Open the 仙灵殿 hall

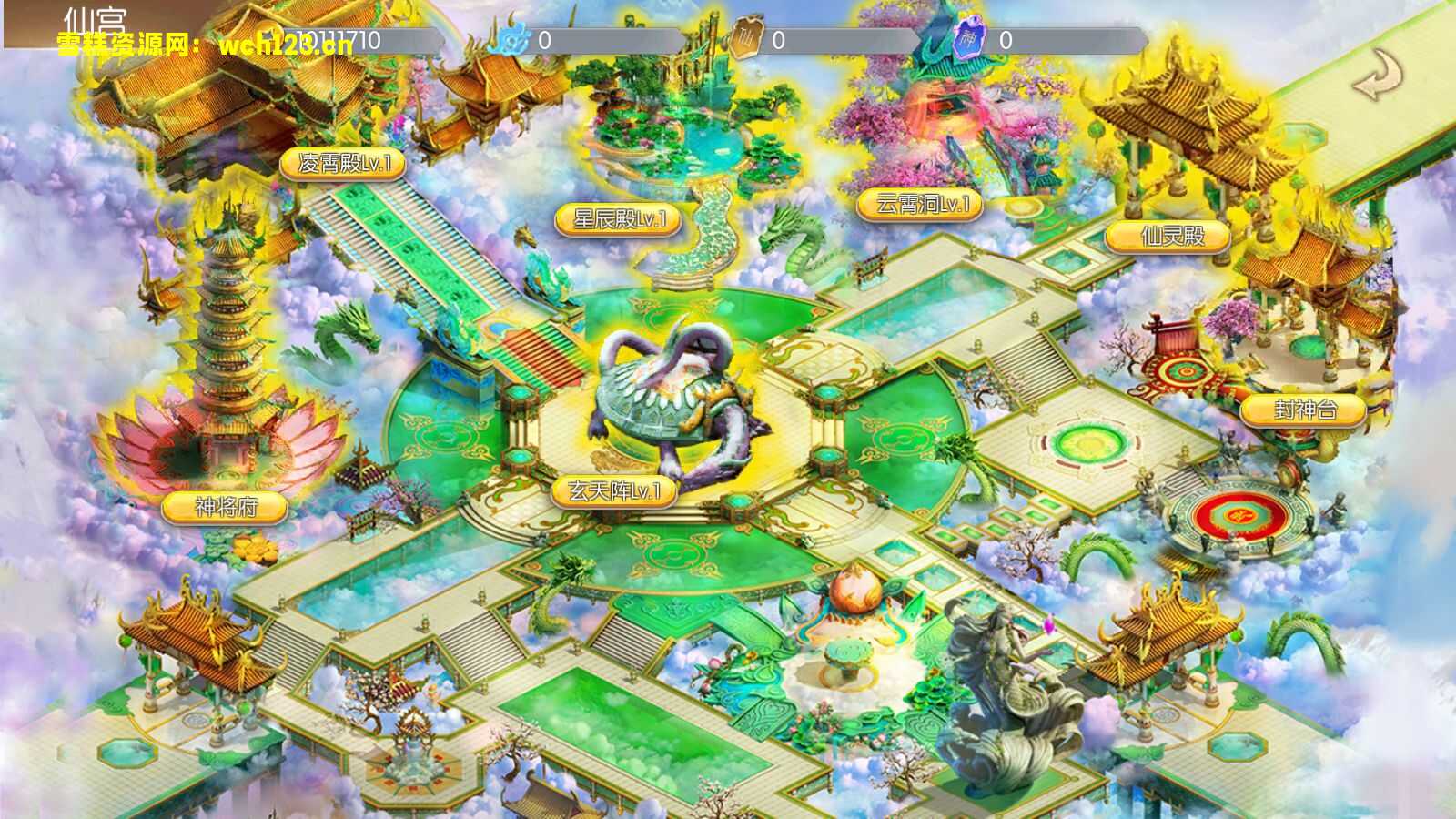[1169, 237]
